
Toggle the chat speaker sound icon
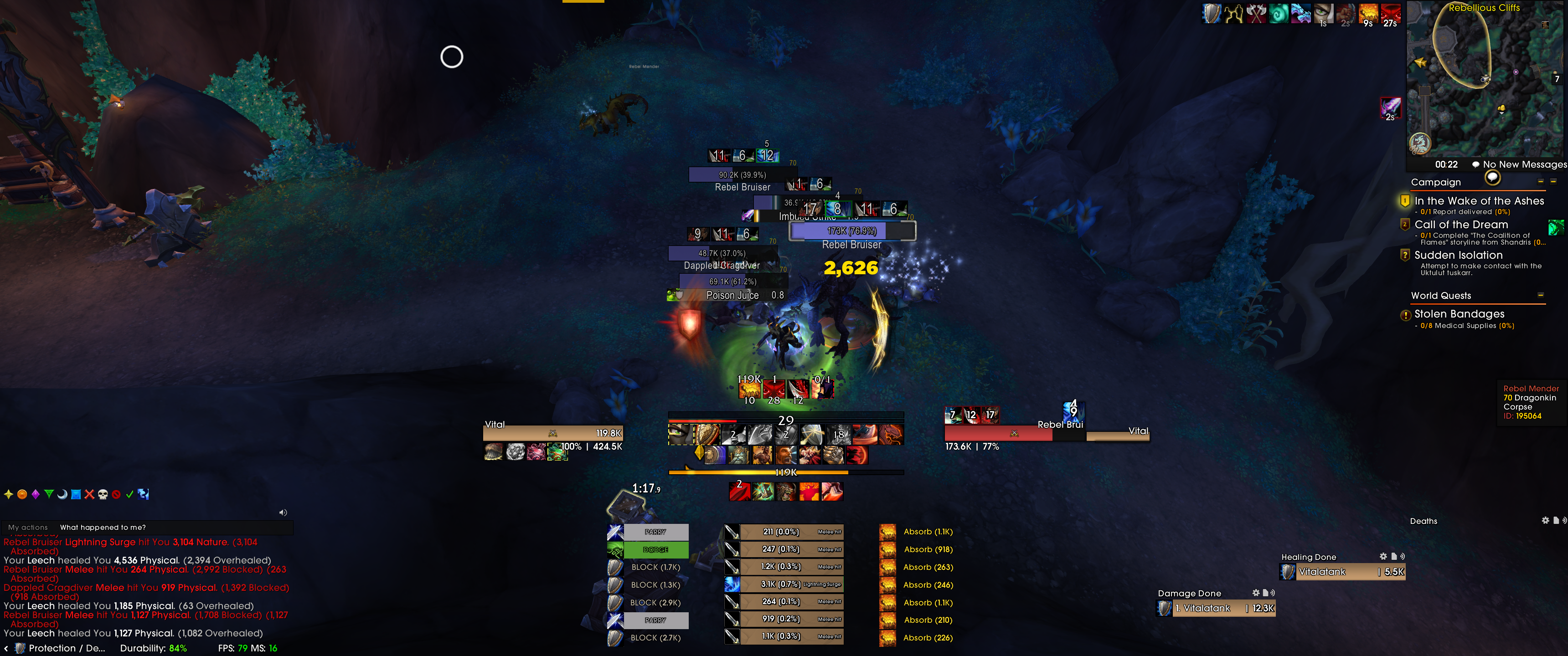283,512
